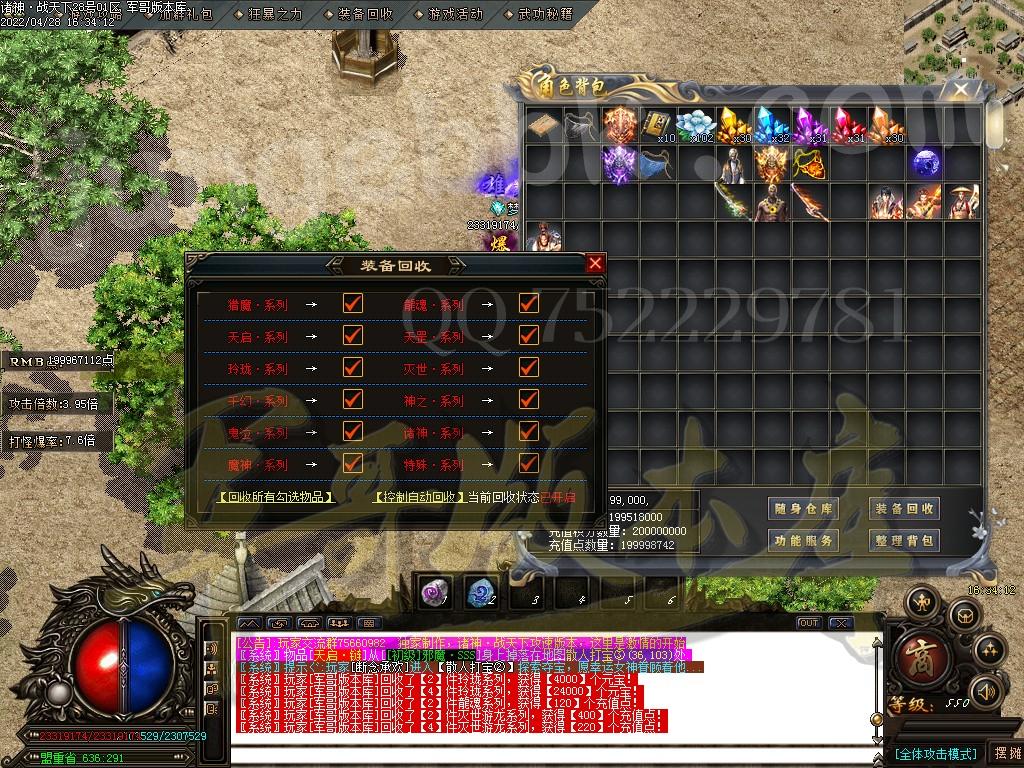The image size is (1024, 768).
Task: Toggle the 龍魂·系列 checkbox
Action: 529,304
